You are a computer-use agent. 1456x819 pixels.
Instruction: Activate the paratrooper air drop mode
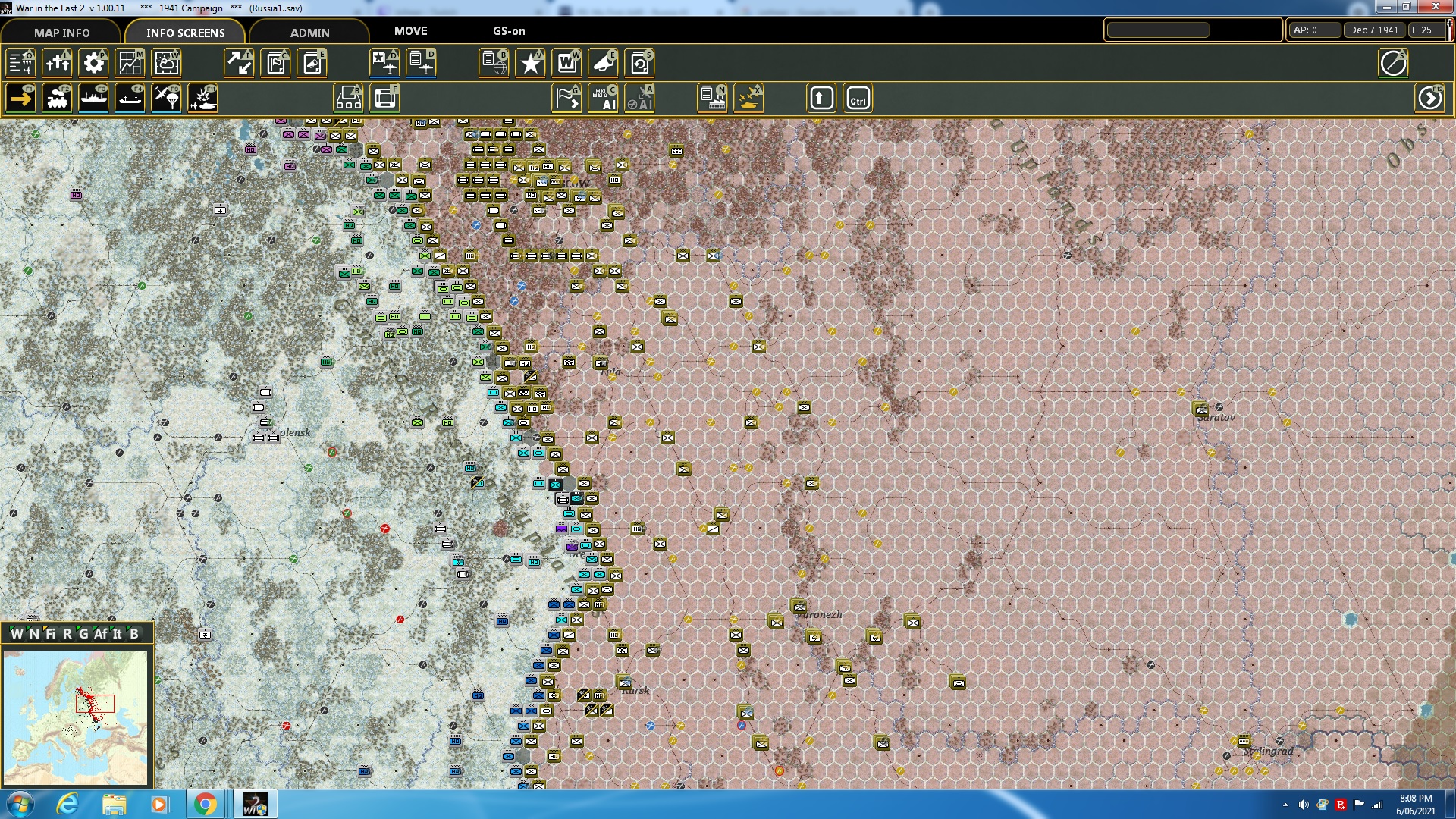[x=166, y=98]
